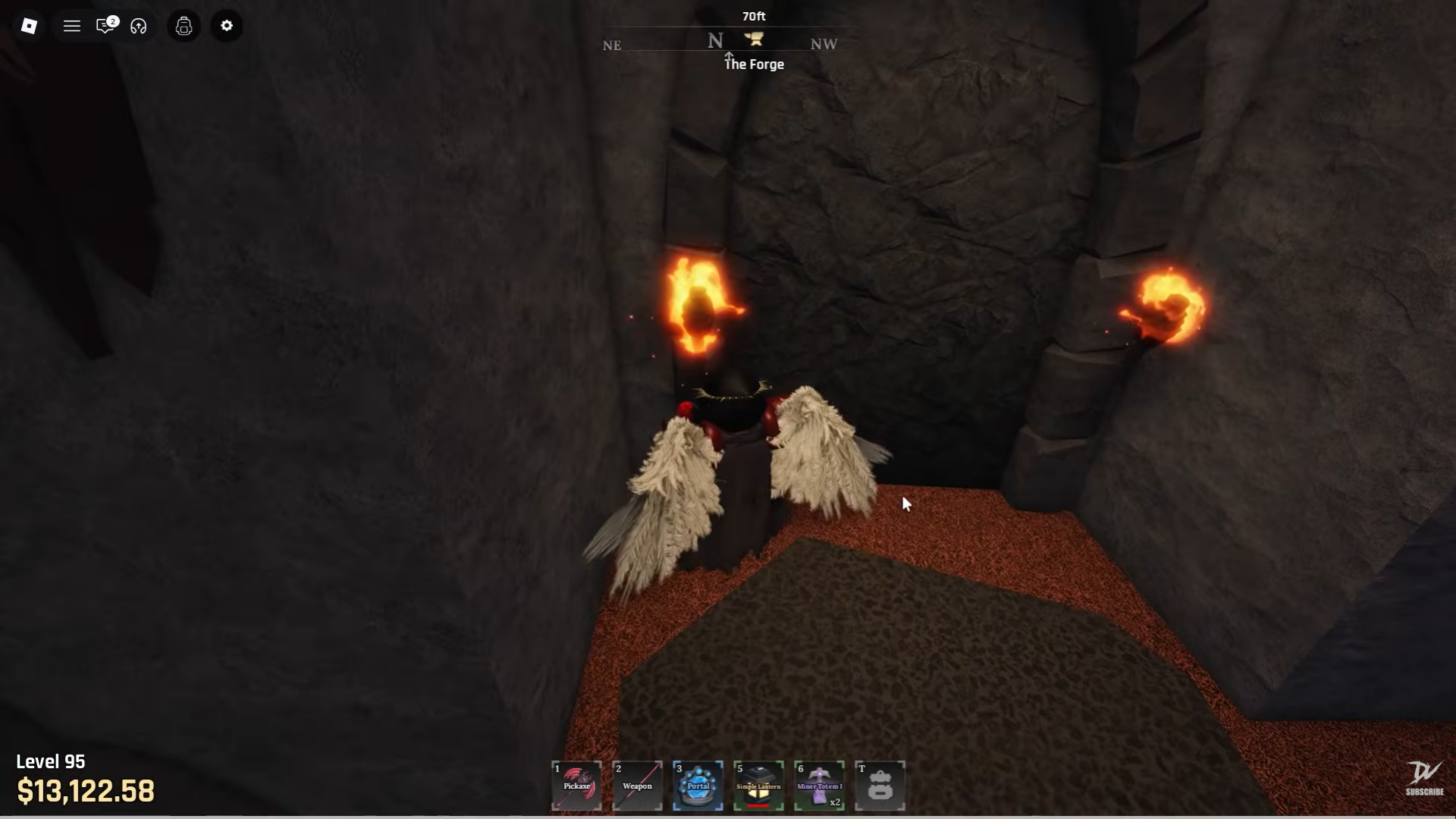
Task: Open the backpack from the top bar
Action: pos(184,27)
